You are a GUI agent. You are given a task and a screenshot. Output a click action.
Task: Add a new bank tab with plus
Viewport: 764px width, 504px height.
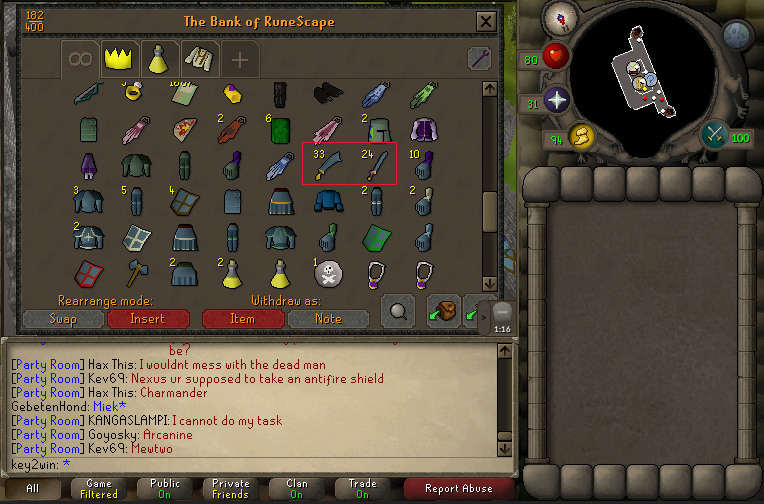[x=240, y=59]
